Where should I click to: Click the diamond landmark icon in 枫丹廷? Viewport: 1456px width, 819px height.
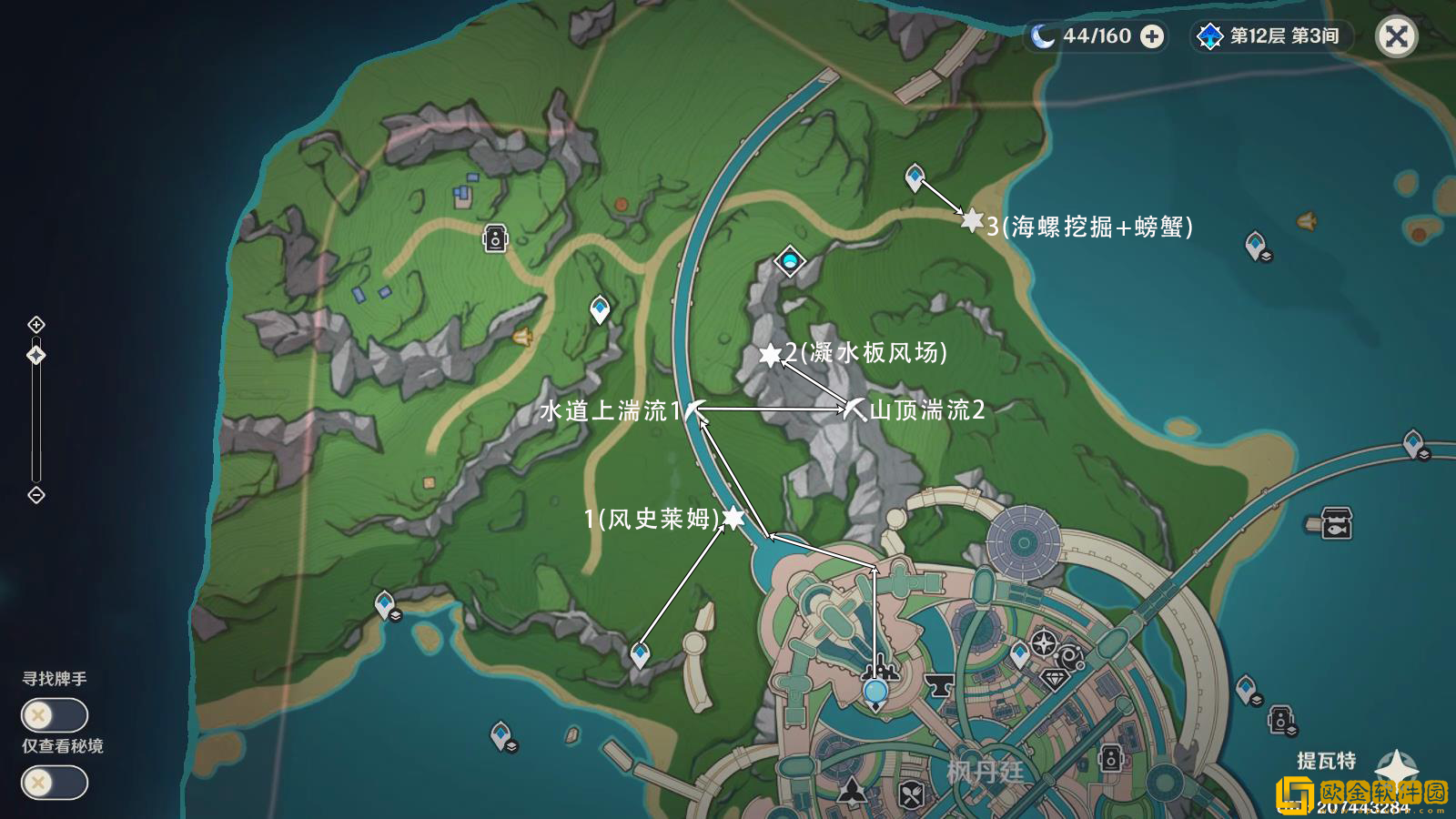[1056, 680]
